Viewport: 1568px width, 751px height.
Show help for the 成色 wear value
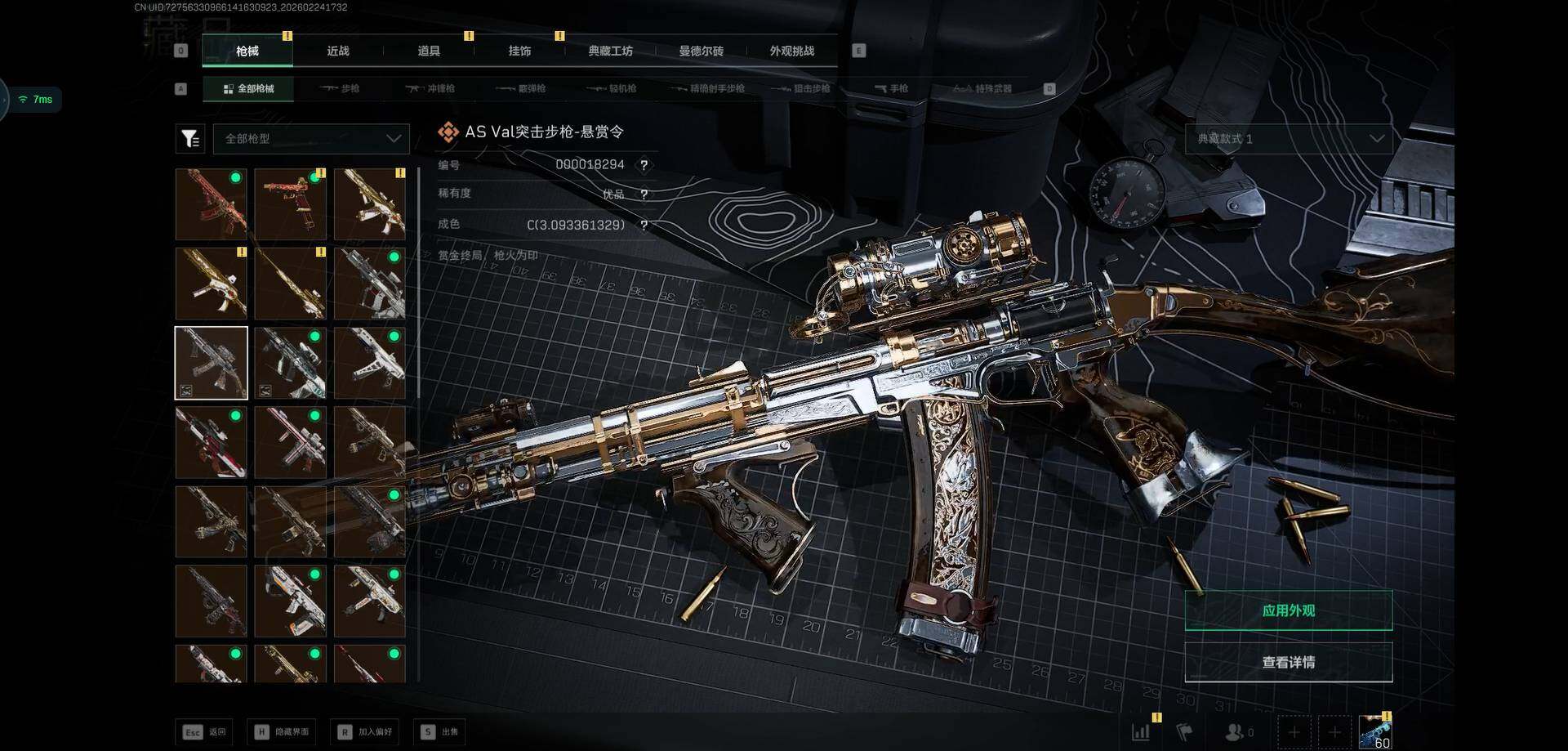coord(644,225)
